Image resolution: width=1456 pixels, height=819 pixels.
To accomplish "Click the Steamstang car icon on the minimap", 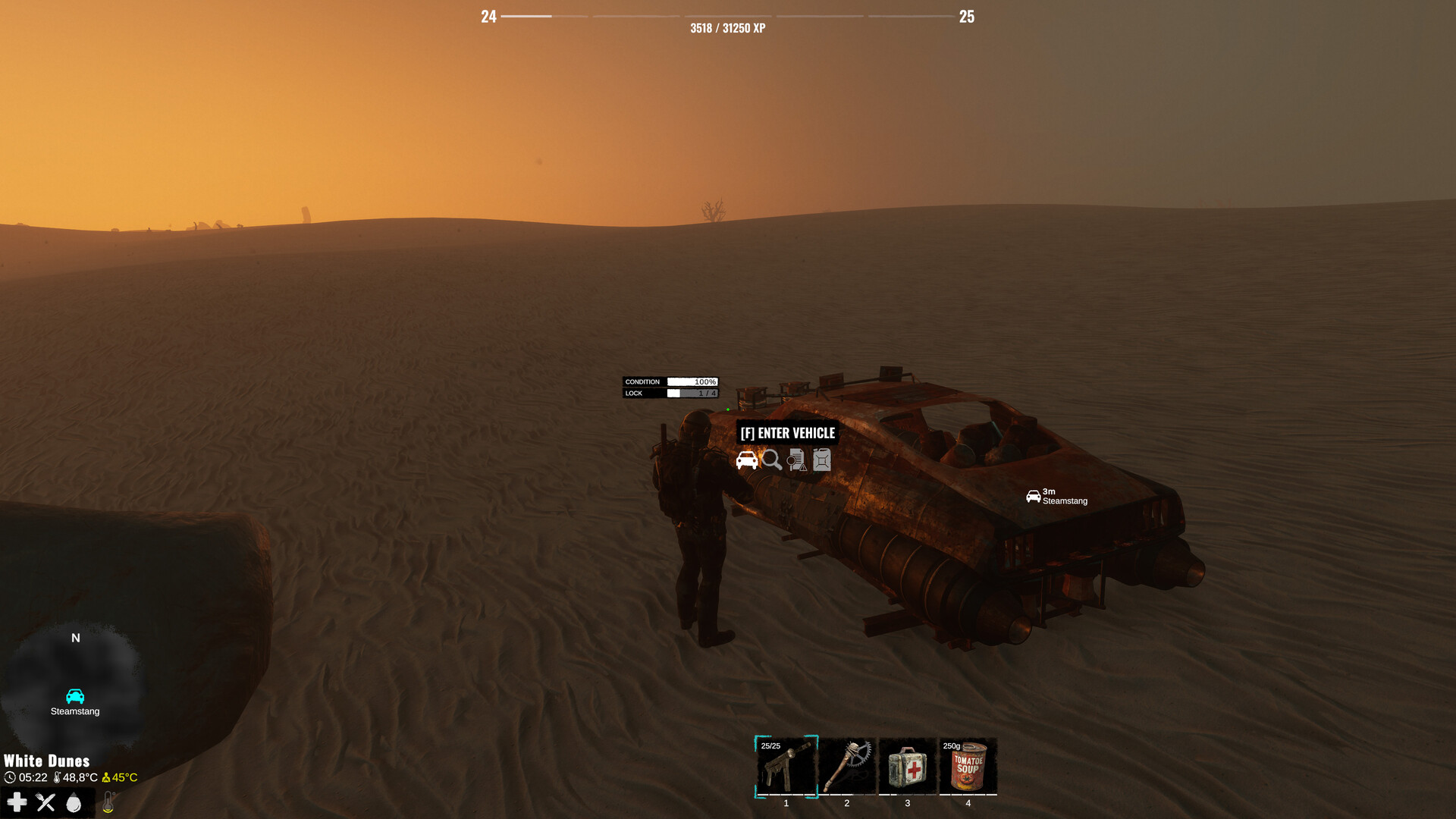I will coord(75,697).
